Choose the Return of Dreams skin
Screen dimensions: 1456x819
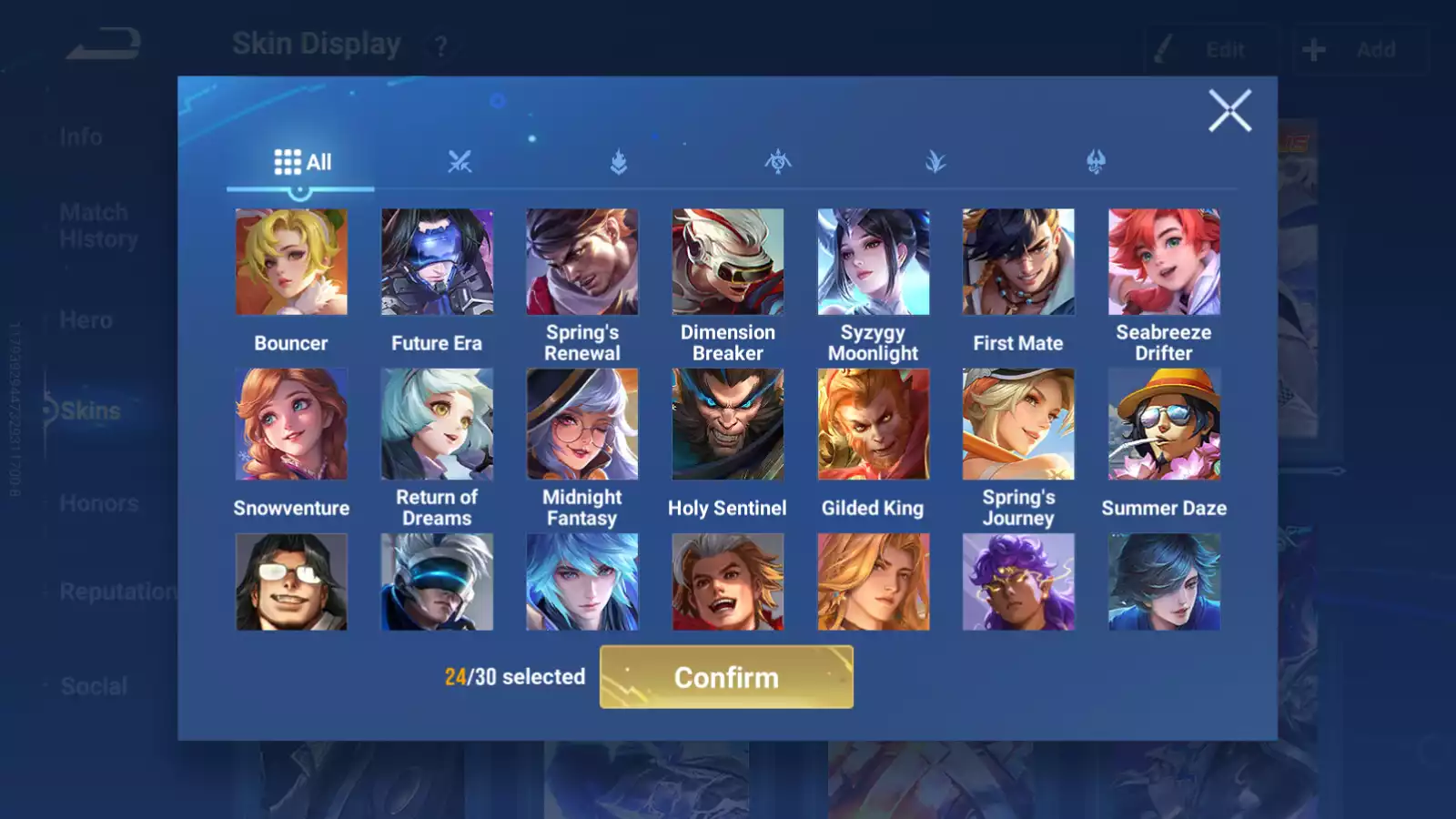[x=437, y=424]
